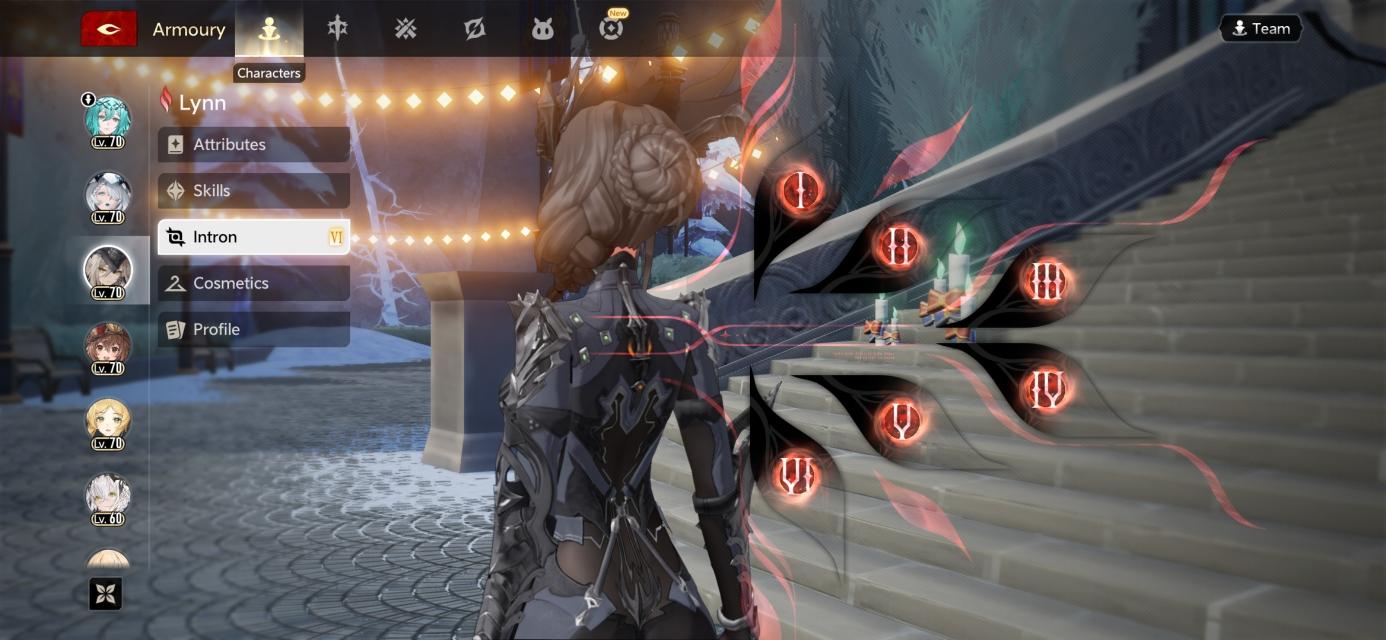Open the cat-eared creature tab
The image size is (1386, 640).
(x=542, y=29)
